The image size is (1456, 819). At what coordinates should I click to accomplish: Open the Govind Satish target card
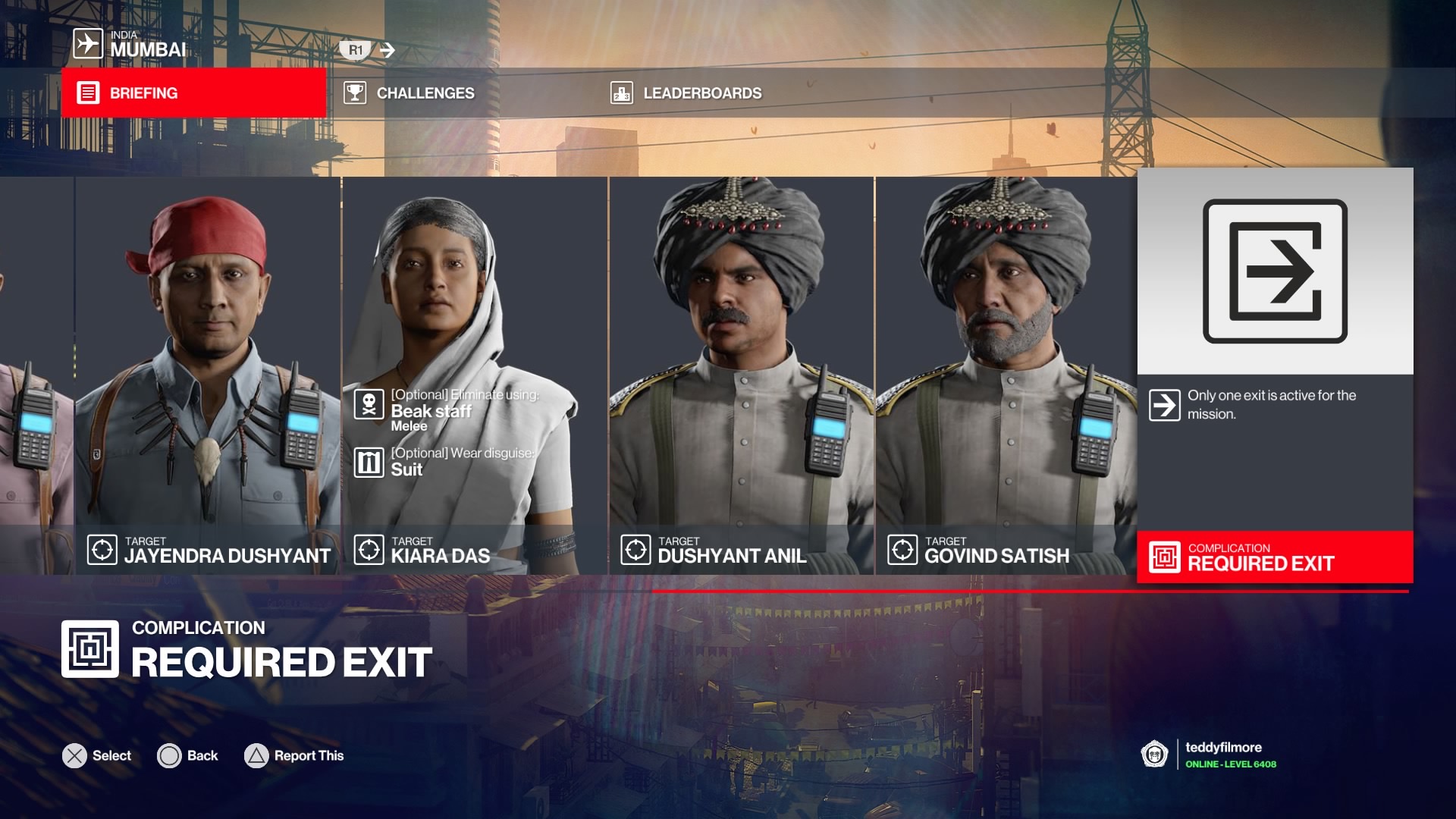pyautogui.click(x=1006, y=375)
